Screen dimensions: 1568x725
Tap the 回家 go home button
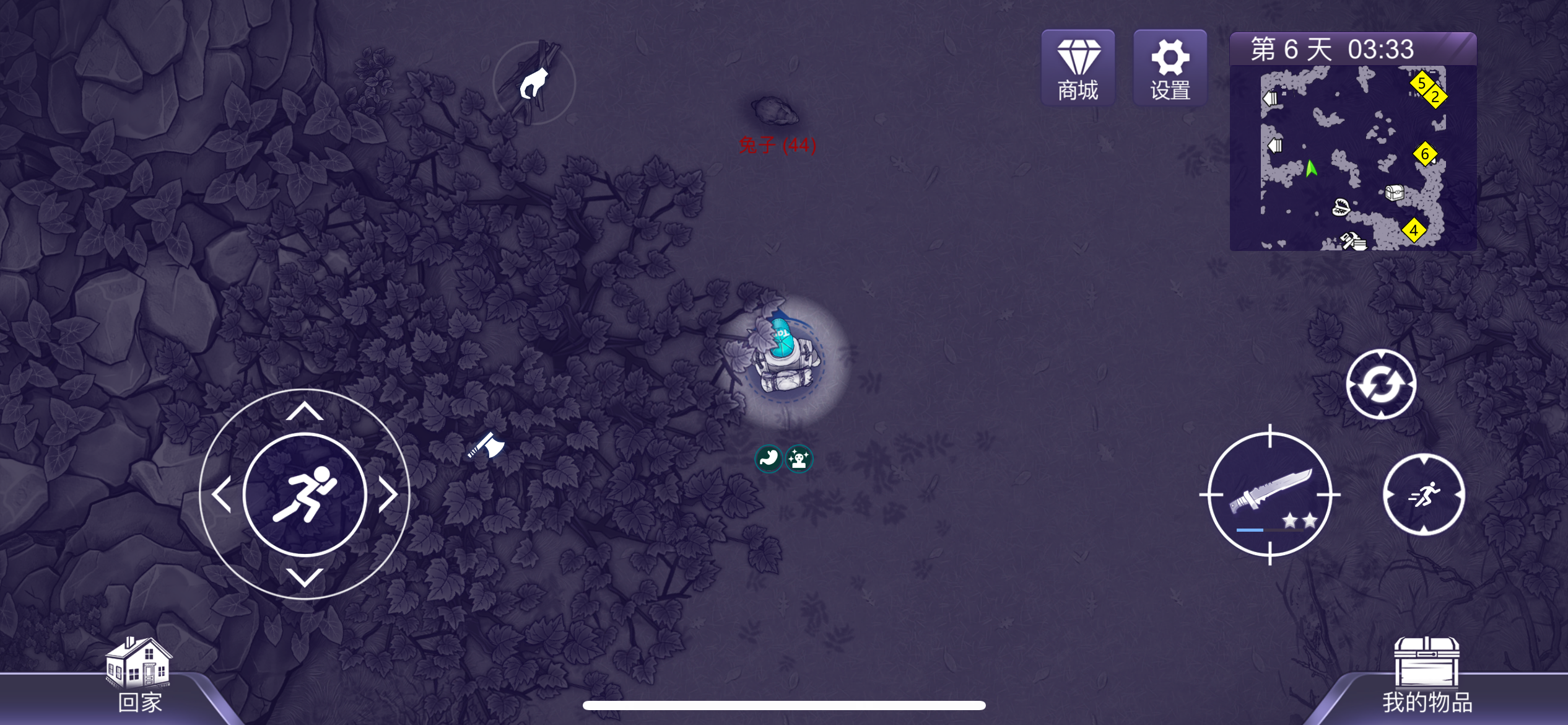pyautogui.click(x=140, y=675)
